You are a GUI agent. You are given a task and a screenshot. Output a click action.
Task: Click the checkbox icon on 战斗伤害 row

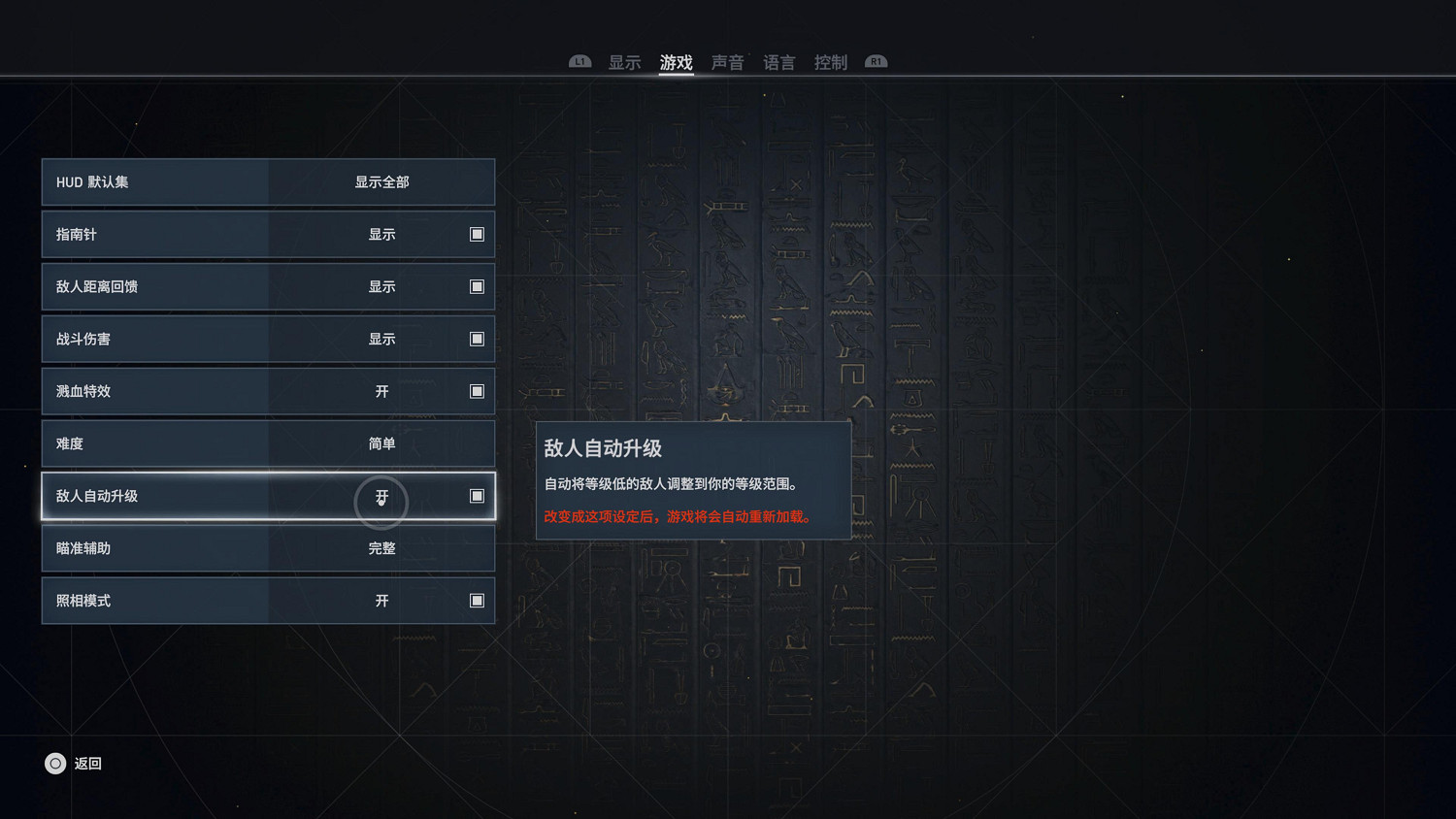pyautogui.click(x=477, y=339)
